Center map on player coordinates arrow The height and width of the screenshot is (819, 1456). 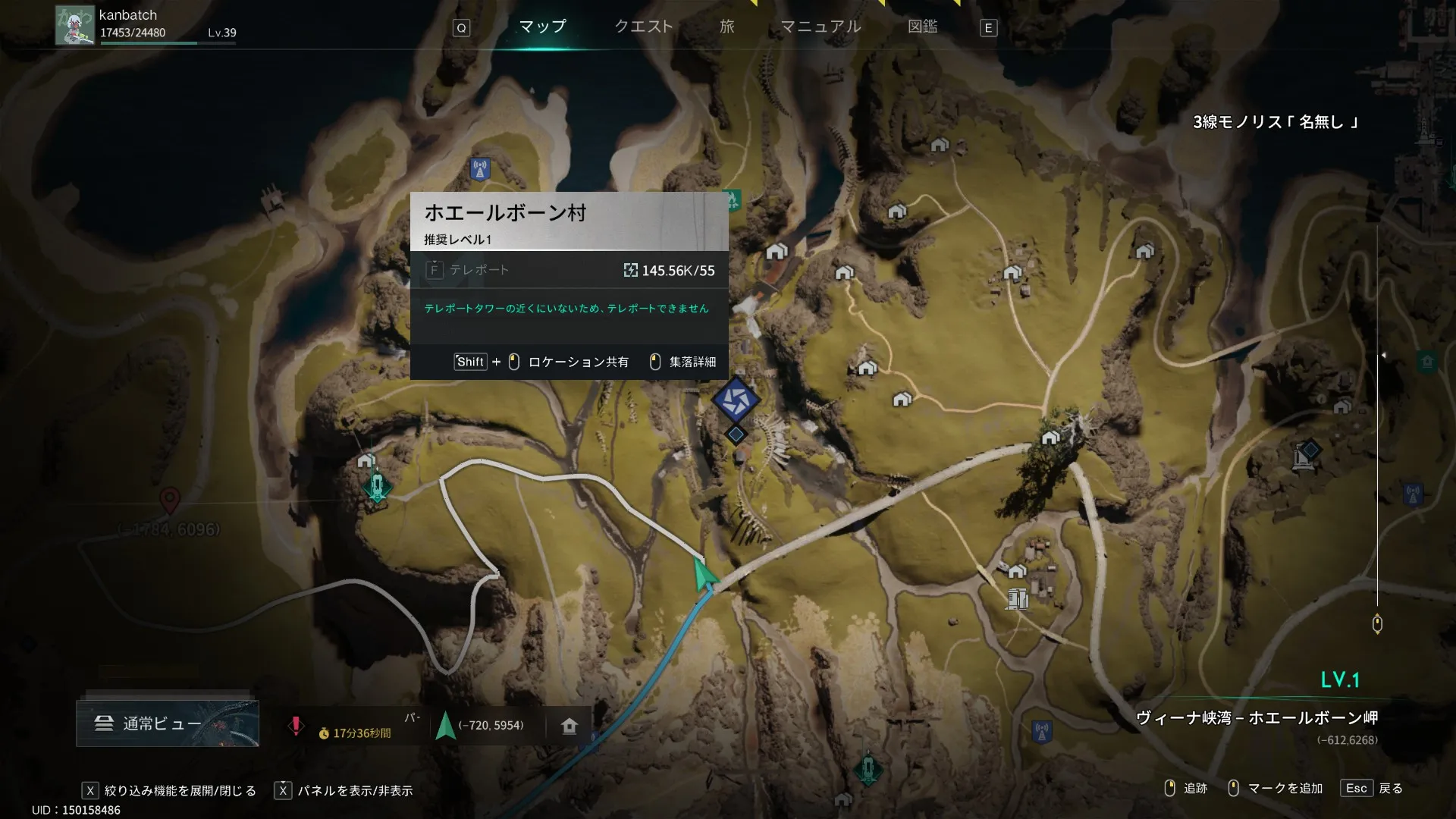(x=446, y=726)
